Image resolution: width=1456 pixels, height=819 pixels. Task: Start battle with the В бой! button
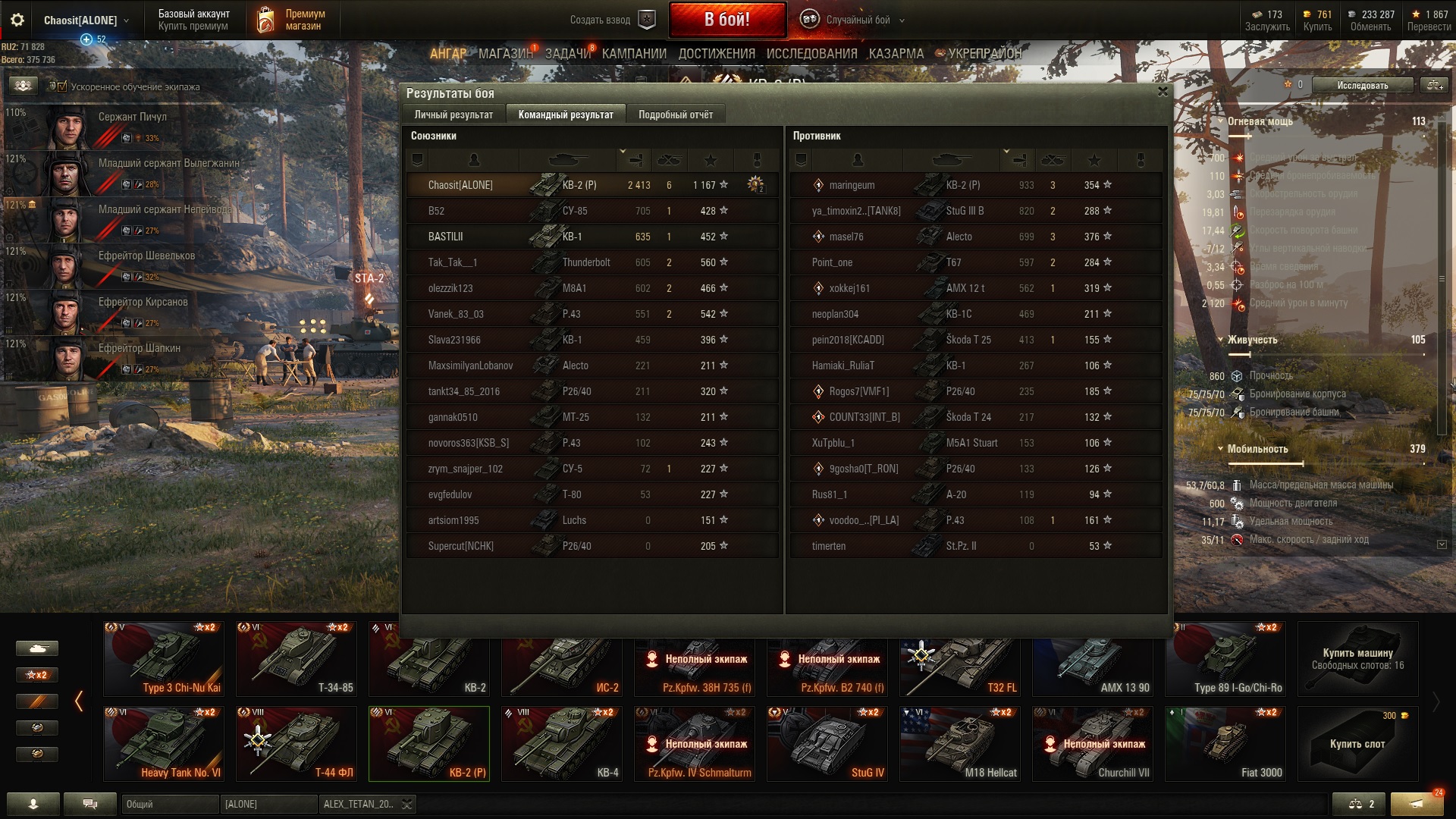(x=726, y=20)
